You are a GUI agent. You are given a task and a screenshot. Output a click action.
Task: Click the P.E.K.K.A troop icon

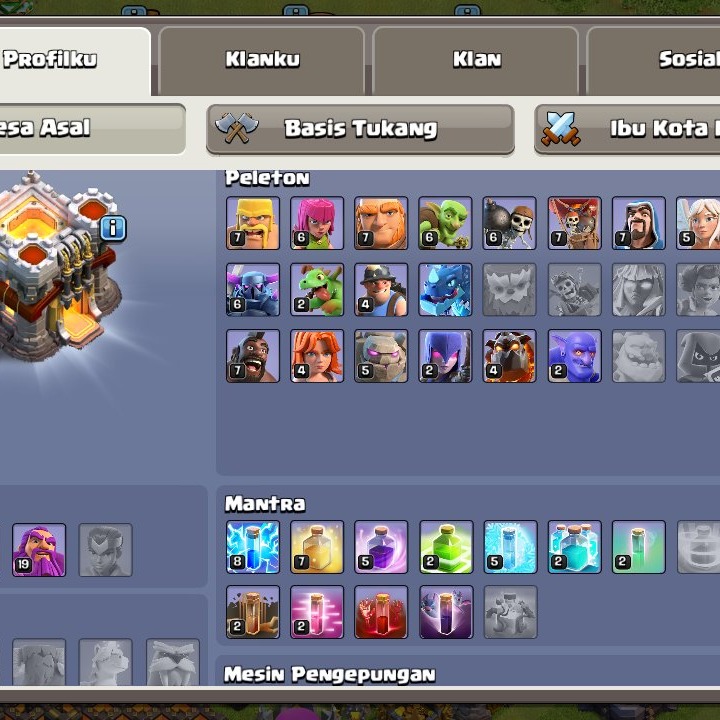tap(253, 289)
